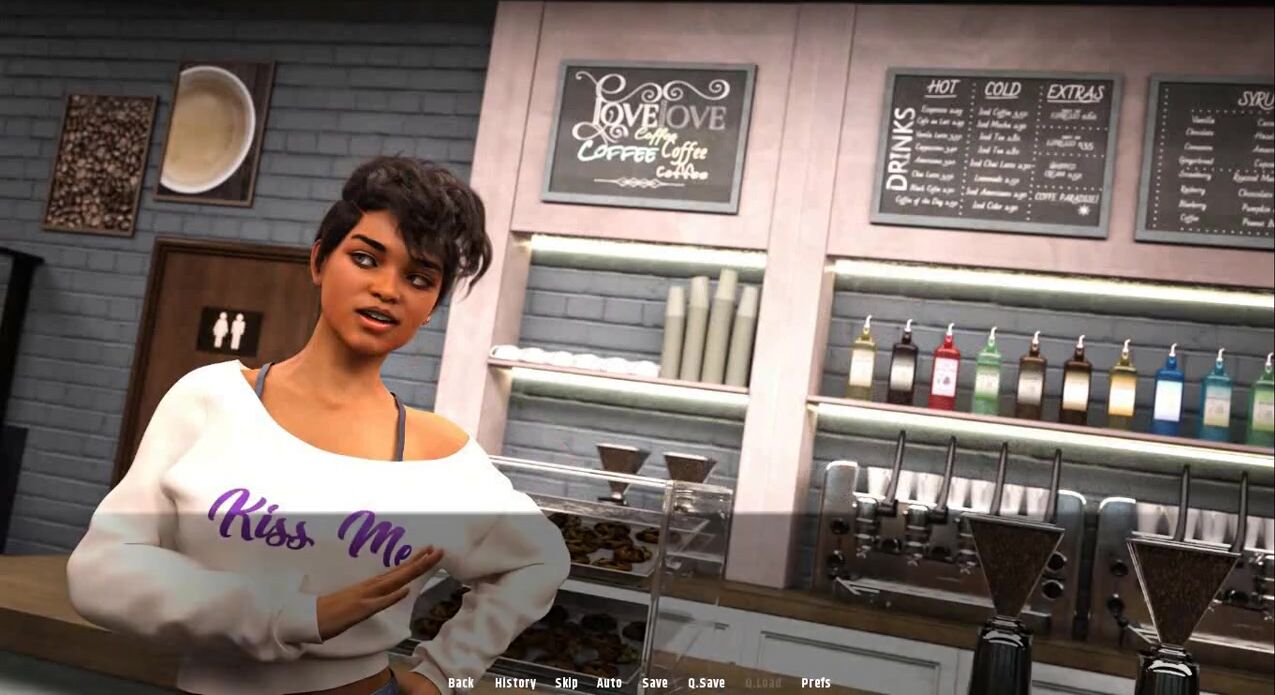
Task: Go Back to the previous line
Action: (461, 683)
